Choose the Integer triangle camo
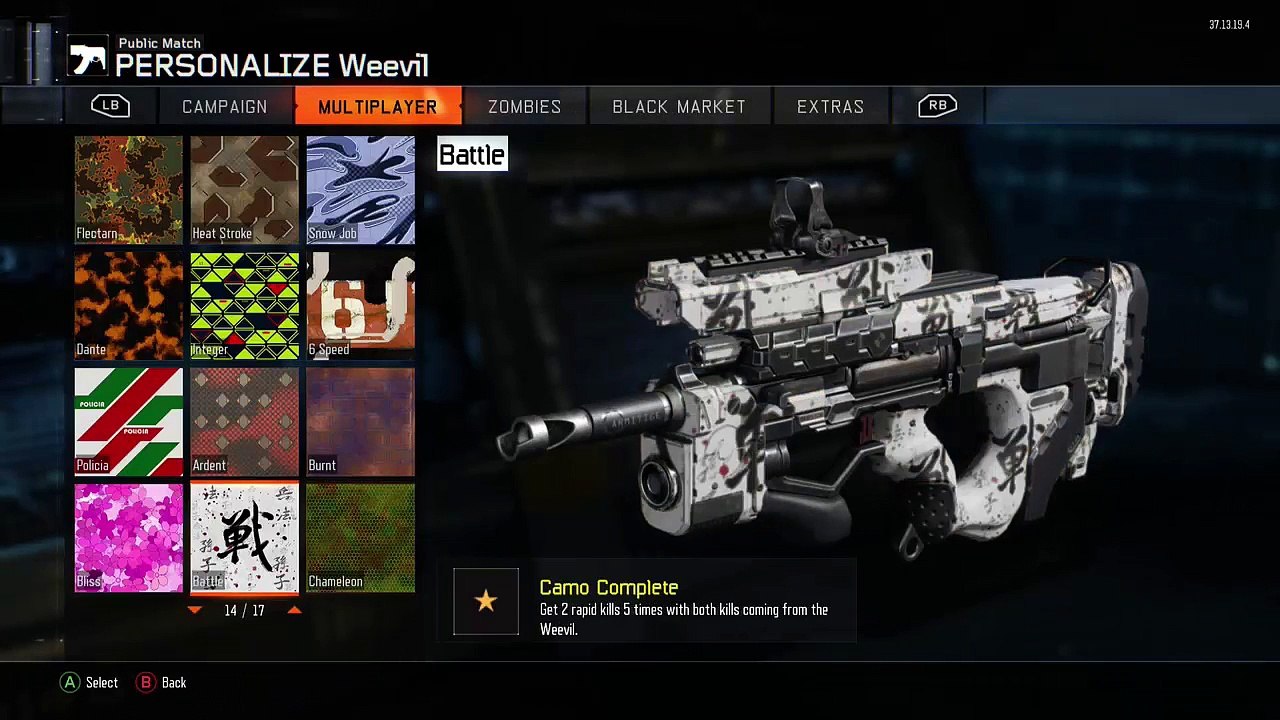 point(245,306)
